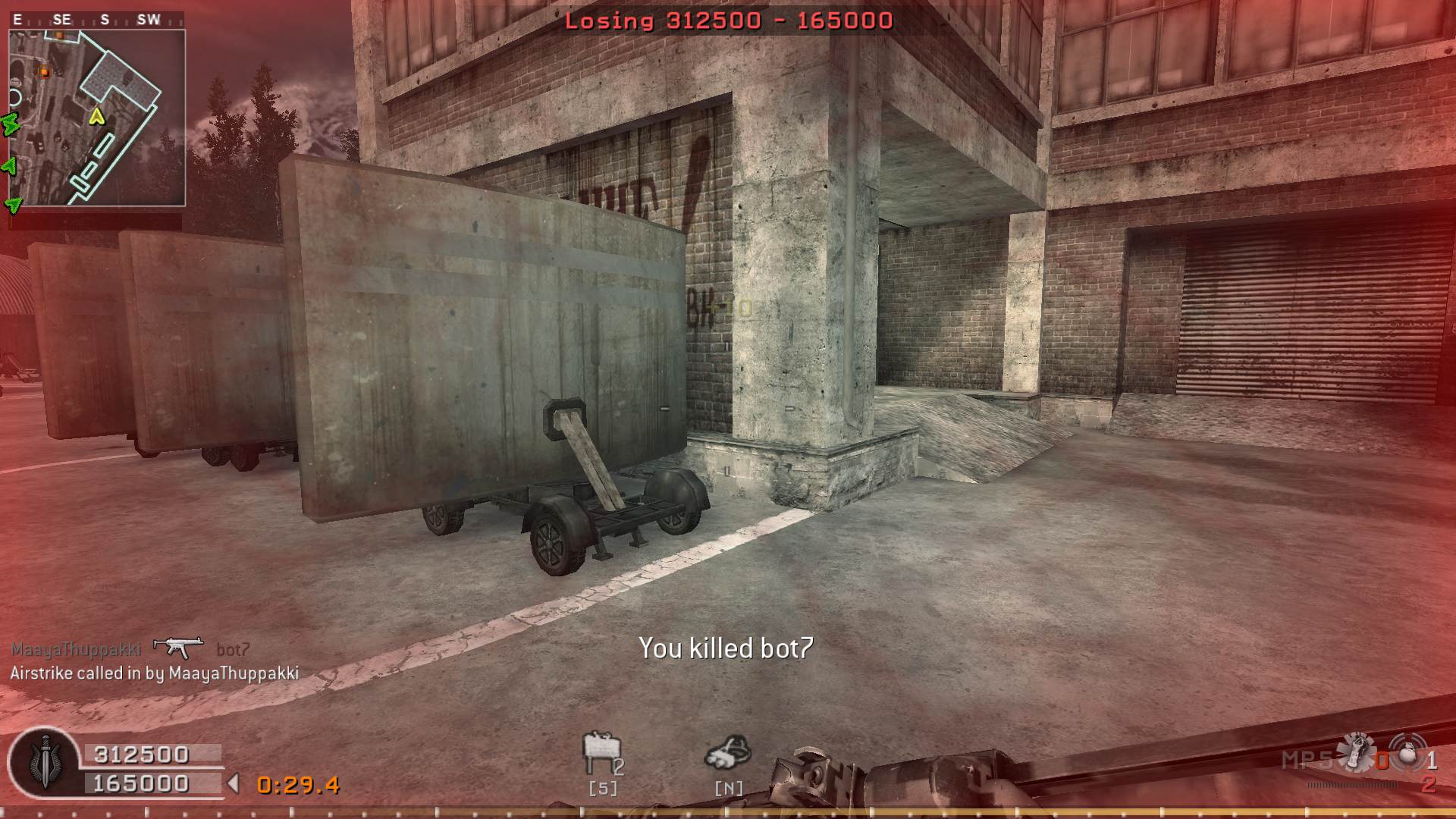Select the claymore equipment icon
Image resolution: width=1456 pixels, height=819 pixels.
click(x=601, y=753)
